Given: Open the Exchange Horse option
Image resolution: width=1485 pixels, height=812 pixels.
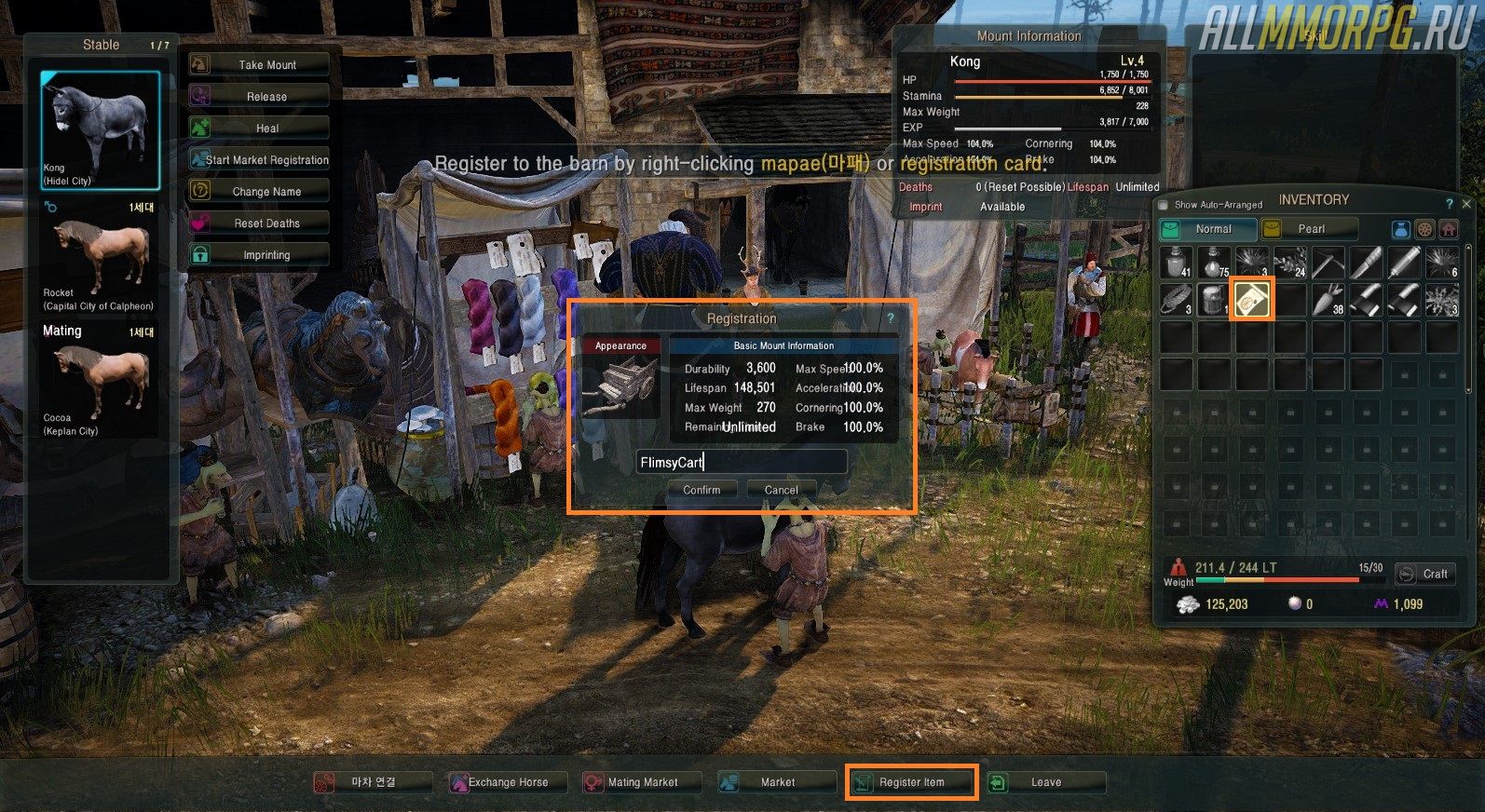Looking at the screenshot, I should [507, 782].
